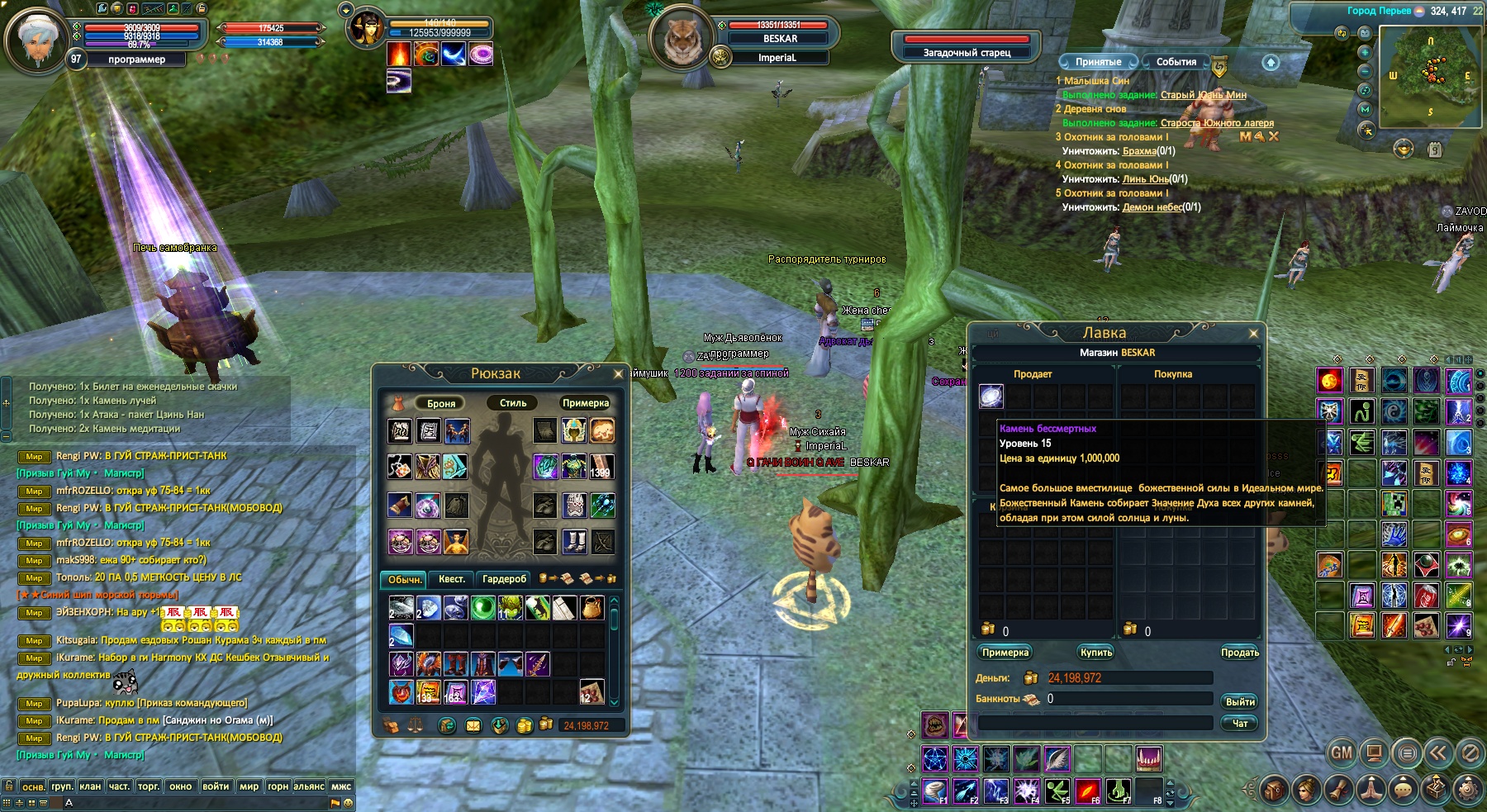Click the Продать sell button
The height and width of the screenshot is (812, 1487).
point(1239,653)
